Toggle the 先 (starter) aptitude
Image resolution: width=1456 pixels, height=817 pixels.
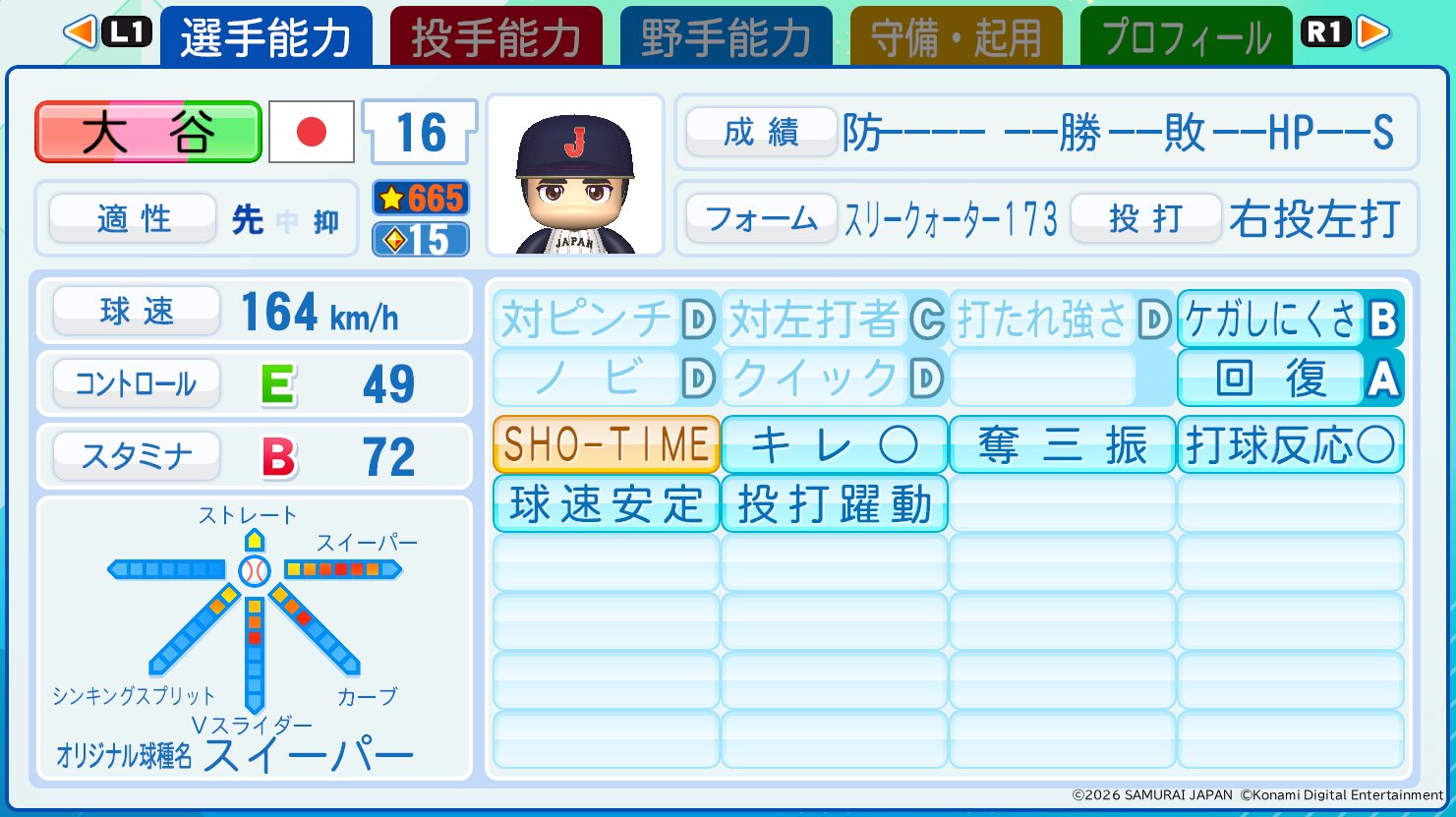pos(247,220)
